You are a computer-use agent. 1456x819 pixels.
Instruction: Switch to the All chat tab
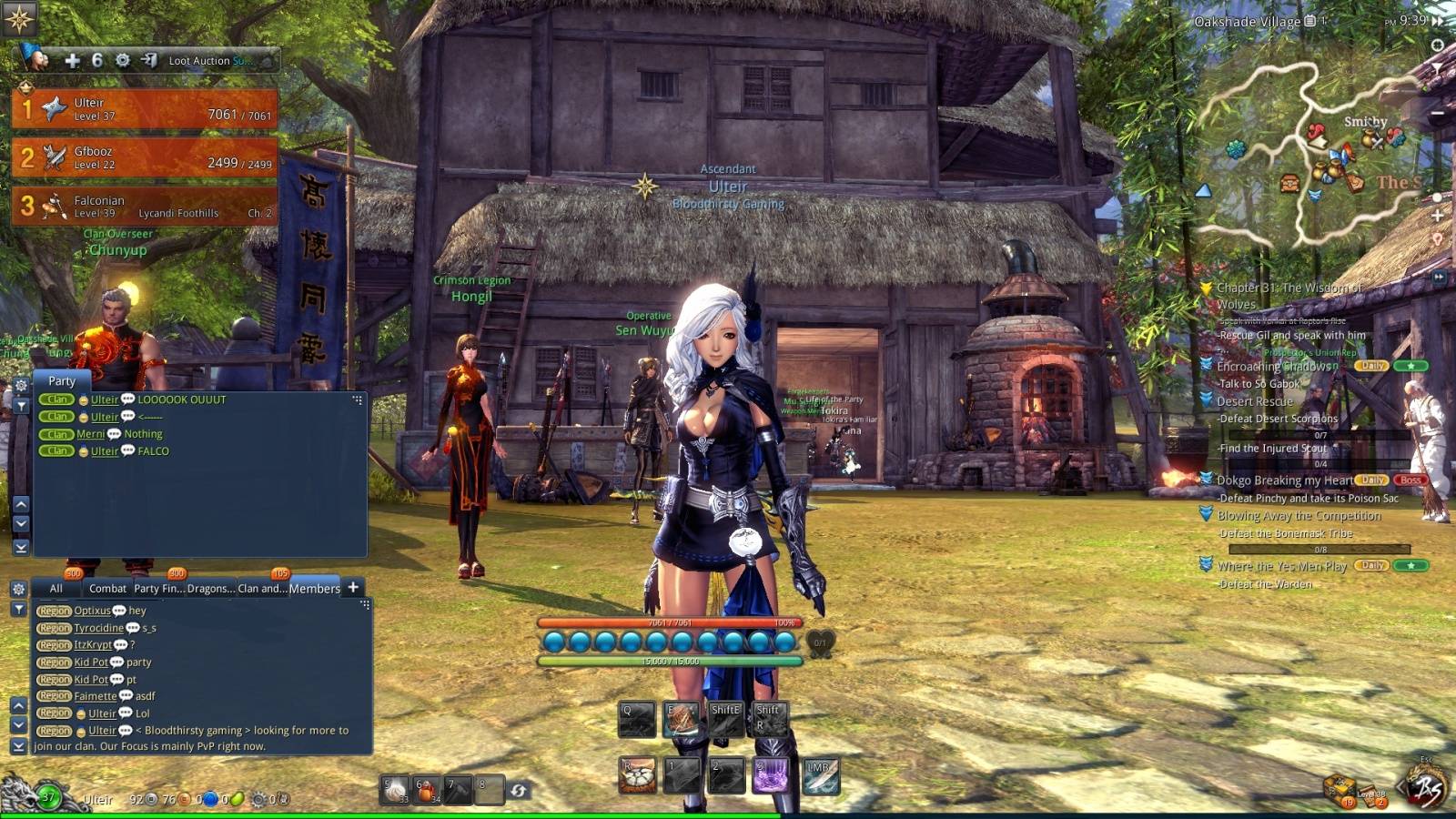point(56,589)
